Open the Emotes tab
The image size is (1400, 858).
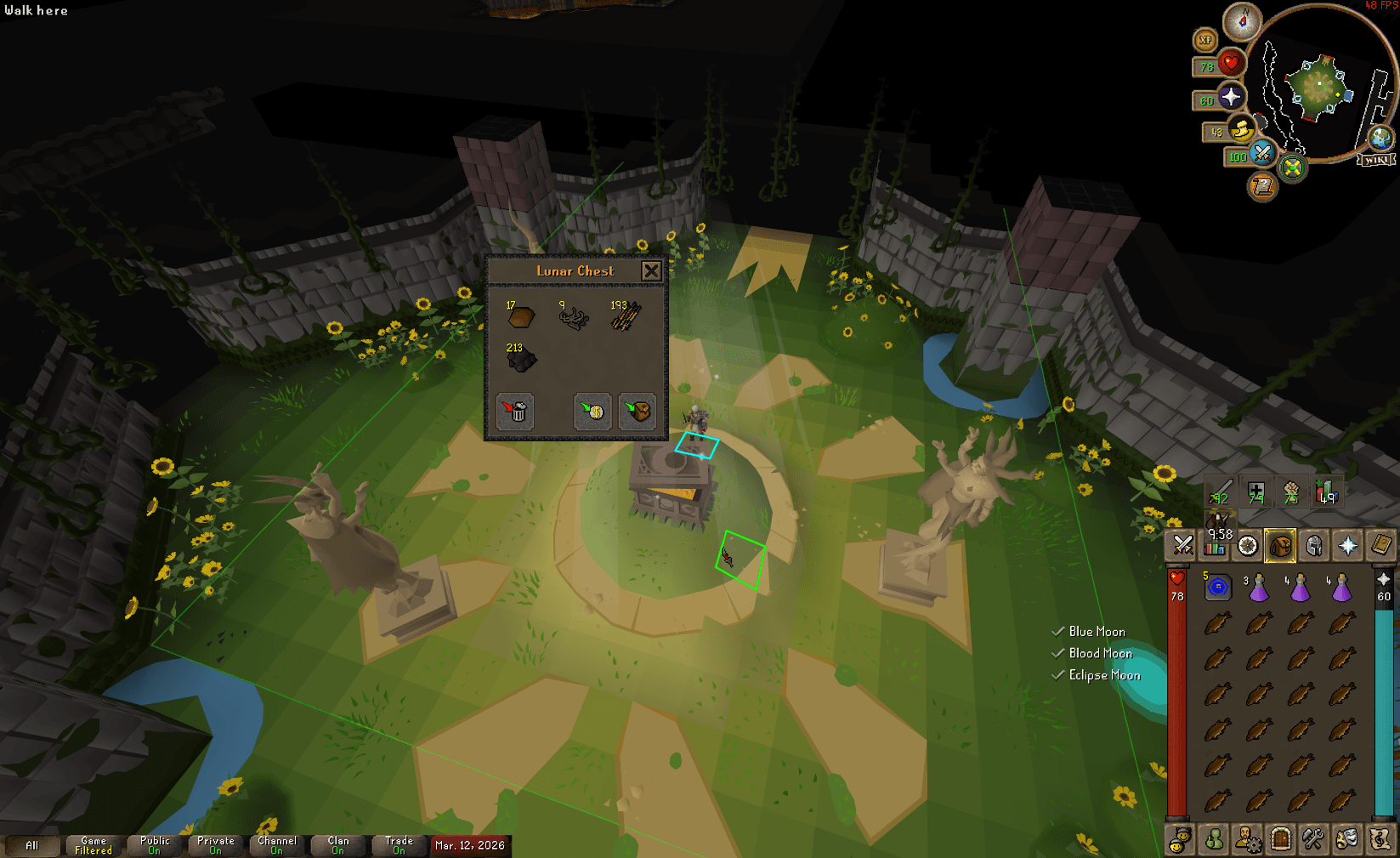click(1347, 839)
